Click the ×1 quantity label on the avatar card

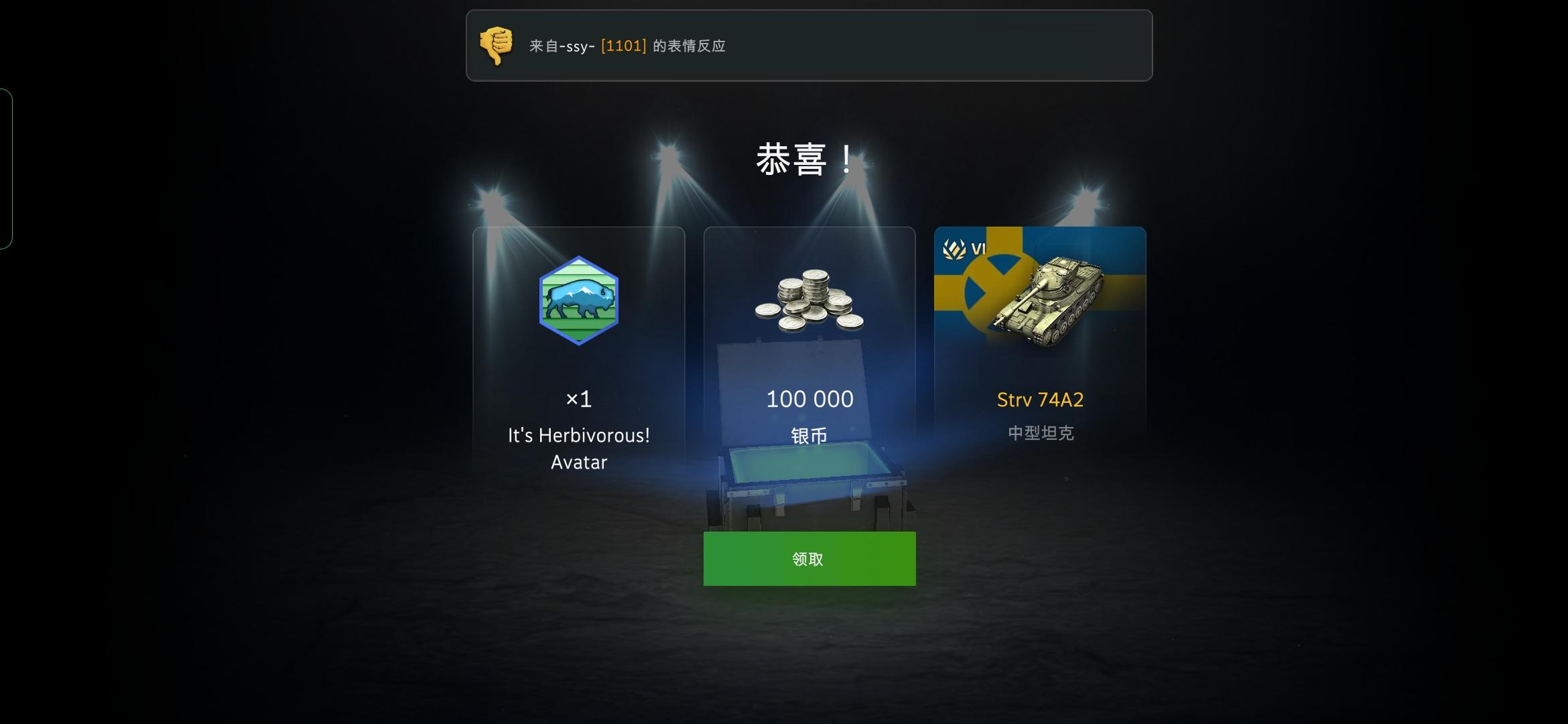tap(578, 399)
